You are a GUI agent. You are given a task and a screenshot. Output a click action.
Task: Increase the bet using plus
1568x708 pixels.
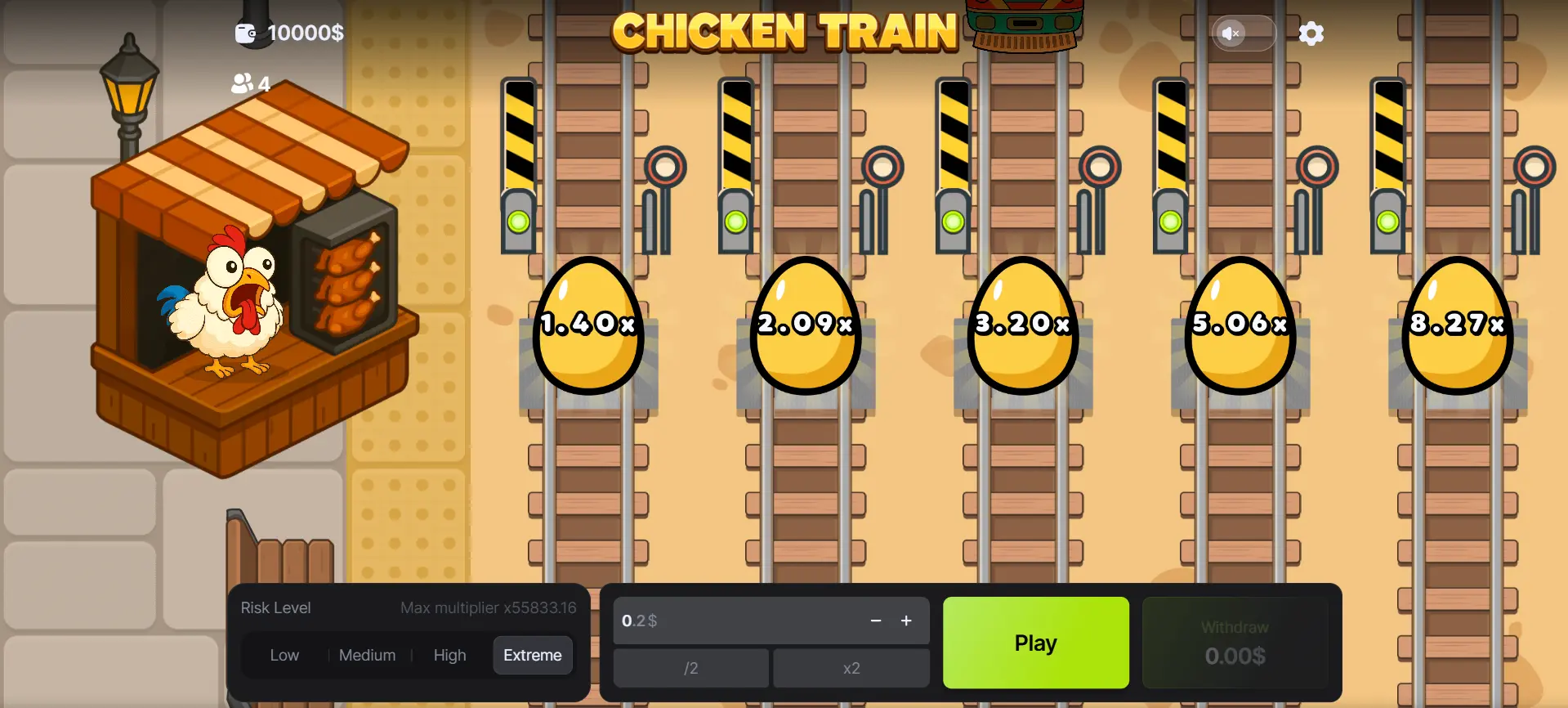[906, 621]
